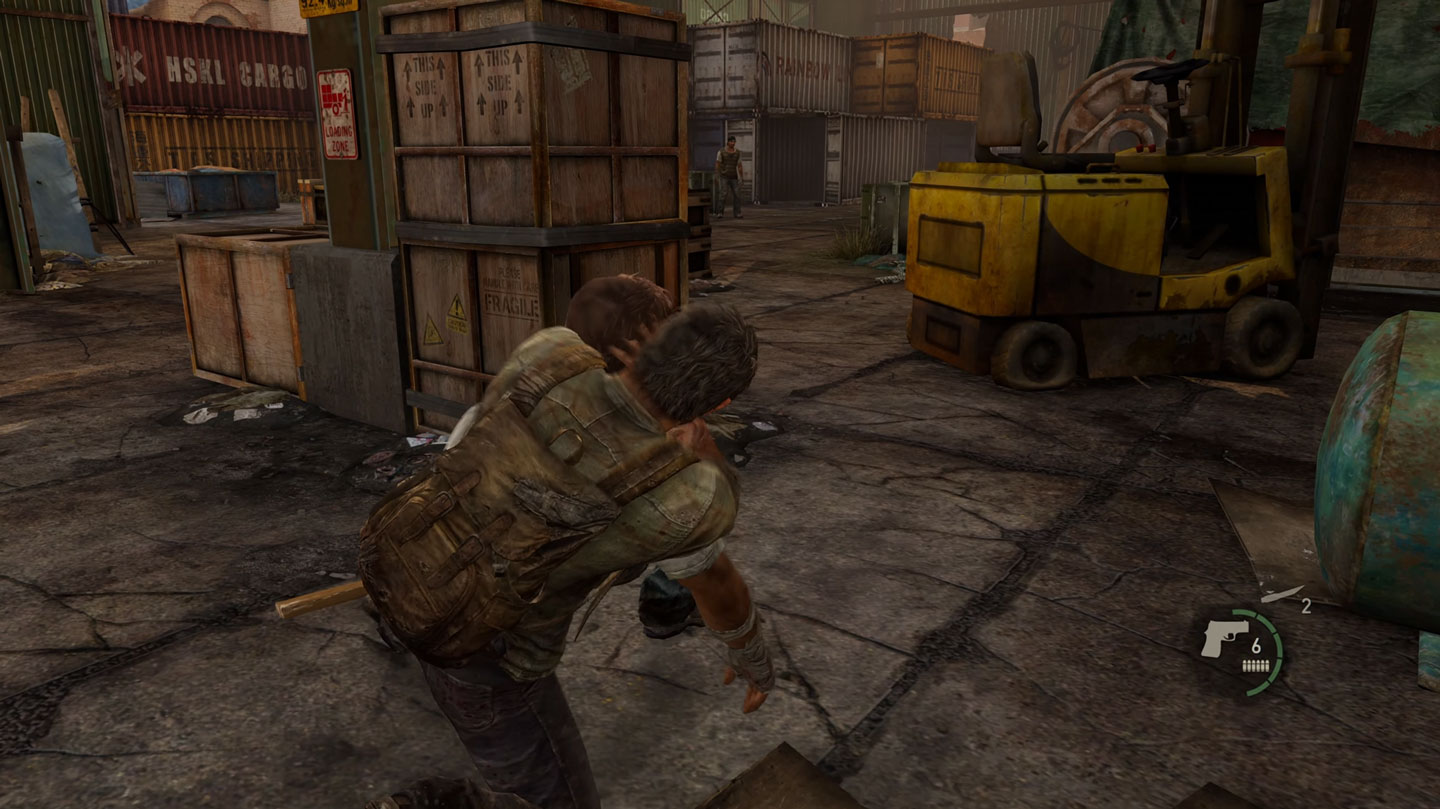Click the shiv blade icon
Image resolution: width=1440 pixels, height=809 pixels.
tap(1281, 594)
